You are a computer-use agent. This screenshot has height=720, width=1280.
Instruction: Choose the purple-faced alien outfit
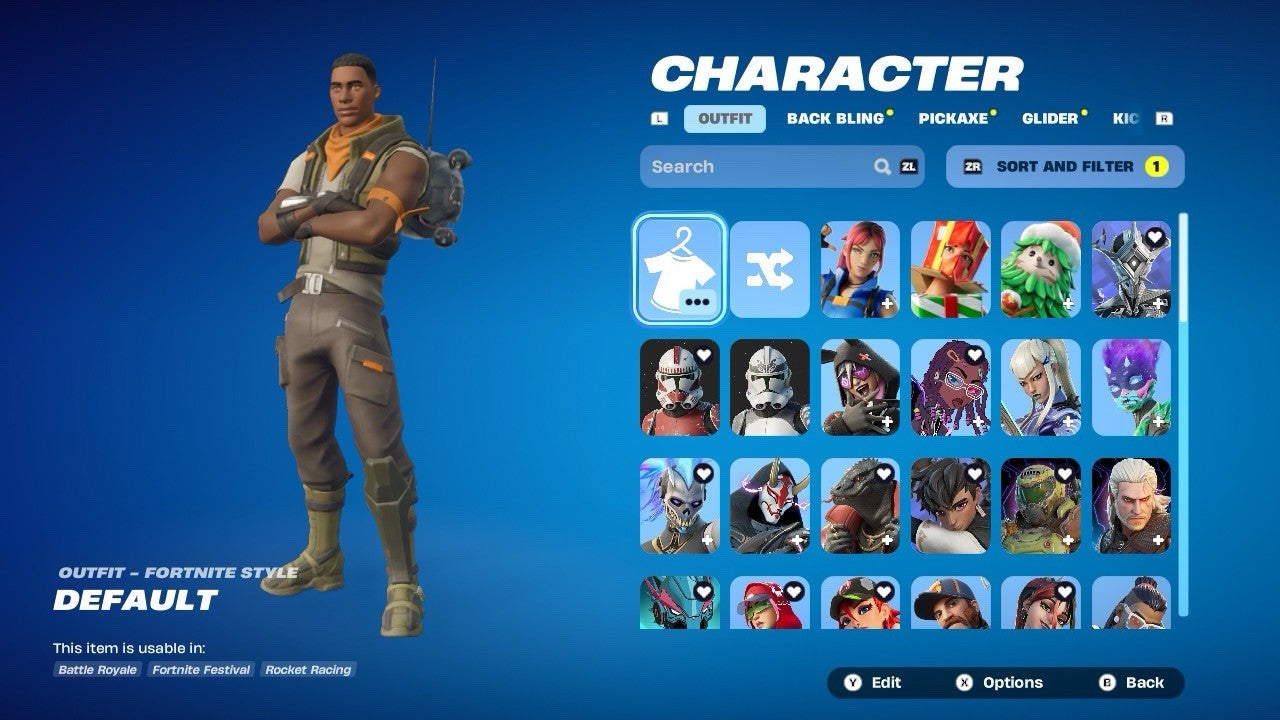(x=1131, y=388)
